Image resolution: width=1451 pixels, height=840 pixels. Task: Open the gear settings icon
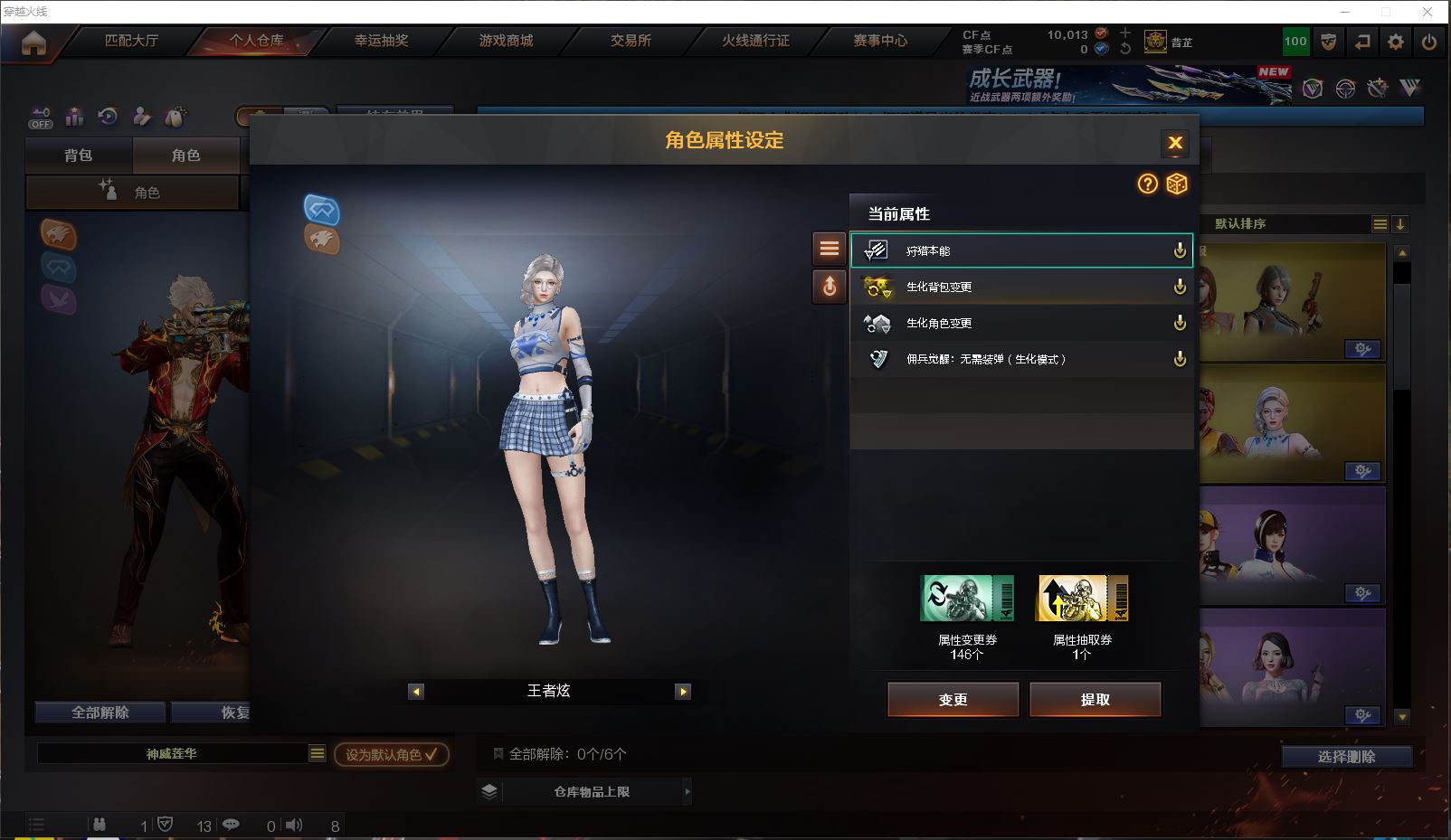pos(1396,42)
